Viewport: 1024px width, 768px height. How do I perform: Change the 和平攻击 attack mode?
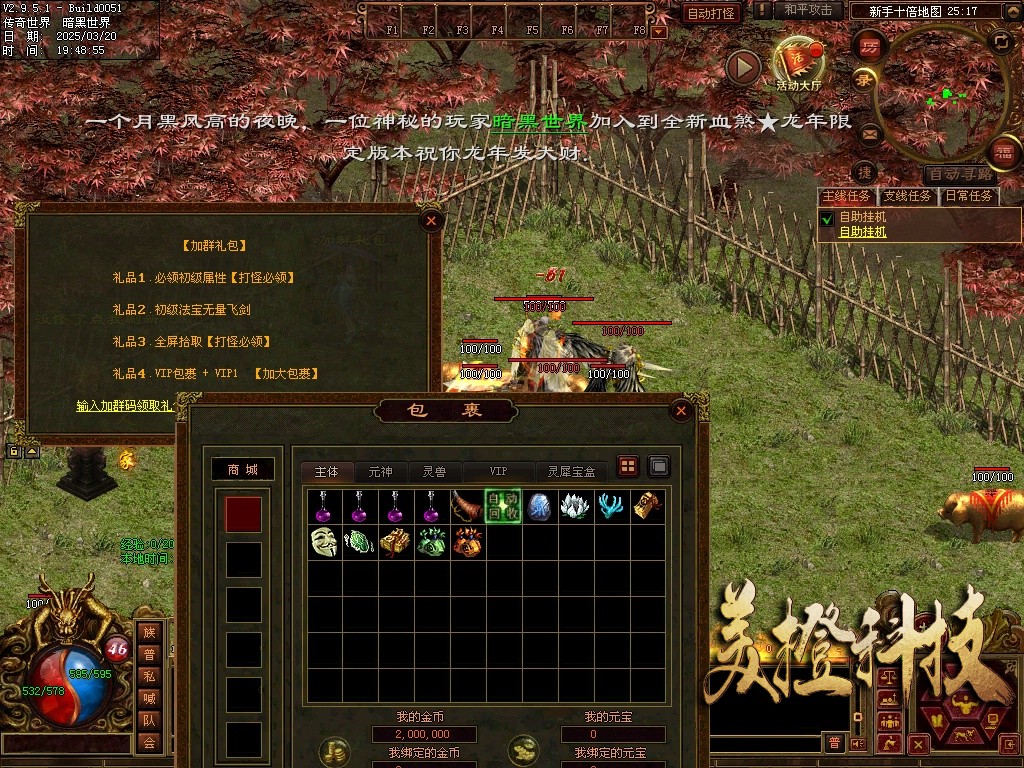click(808, 10)
